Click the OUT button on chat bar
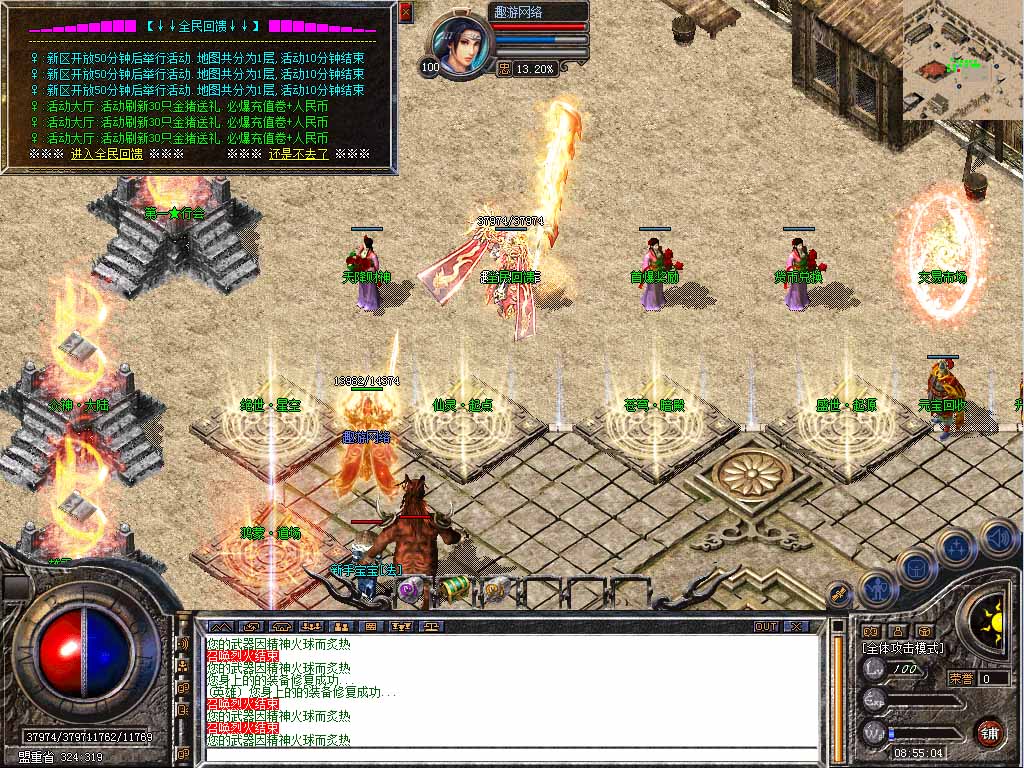The width and height of the screenshot is (1024, 768). point(765,626)
